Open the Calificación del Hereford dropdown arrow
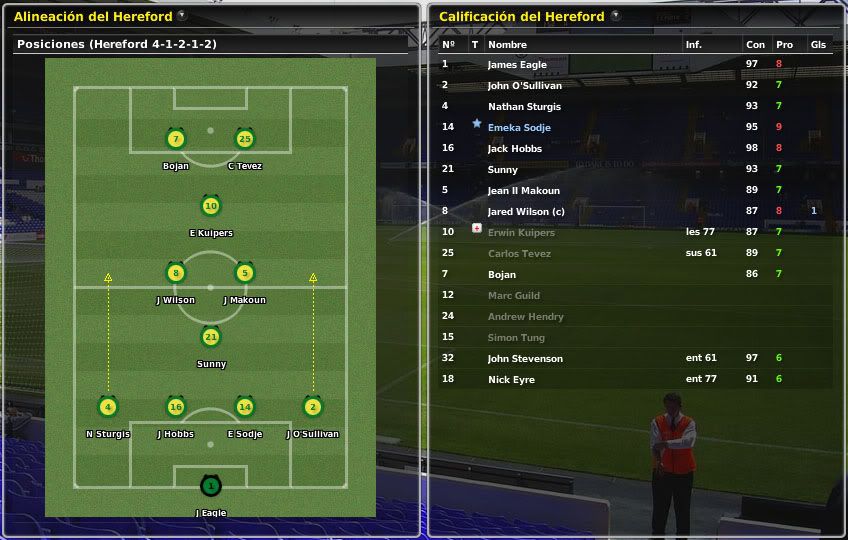 [615, 15]
